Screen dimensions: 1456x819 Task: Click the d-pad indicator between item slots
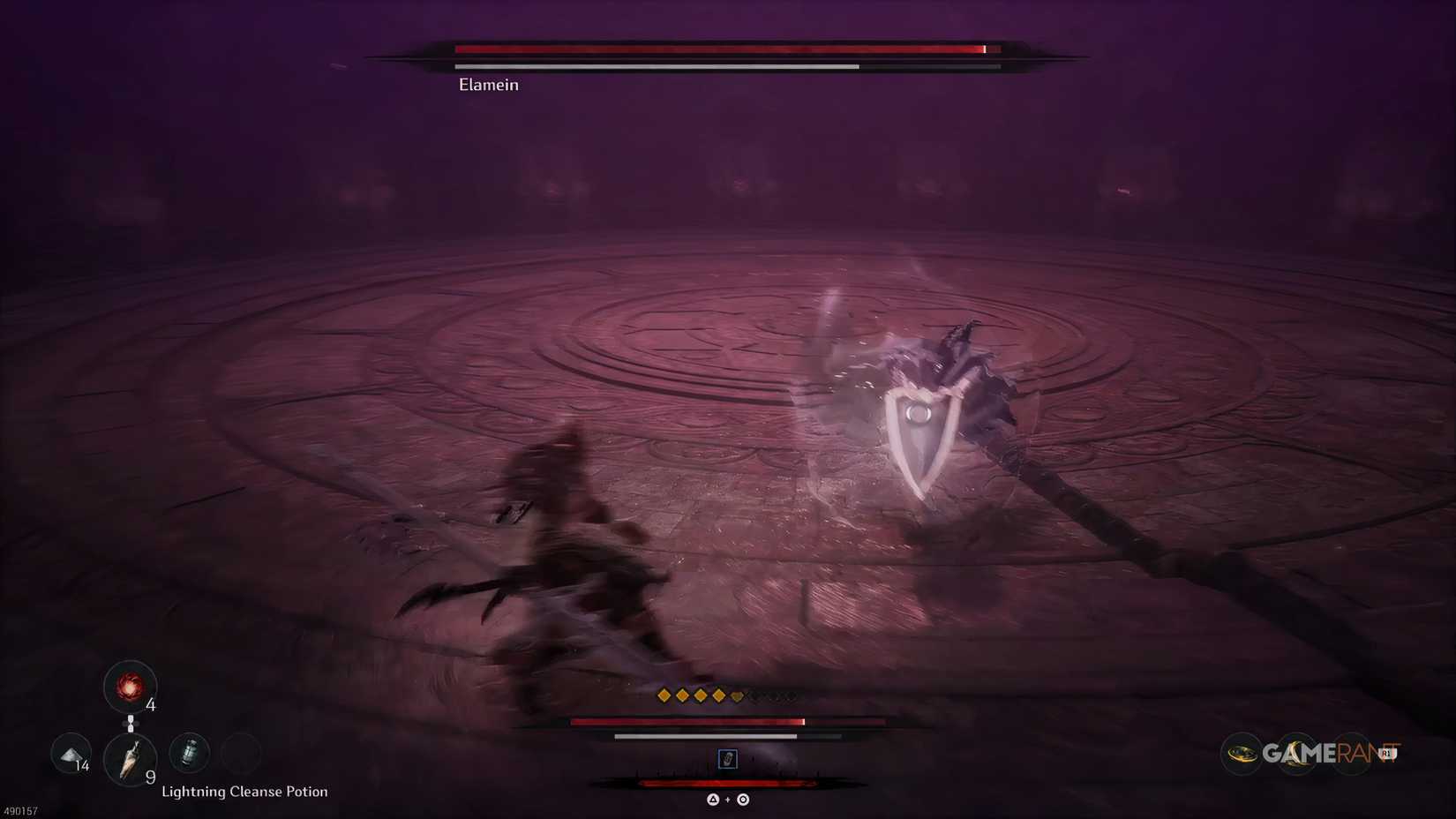[x=131, y=723]
